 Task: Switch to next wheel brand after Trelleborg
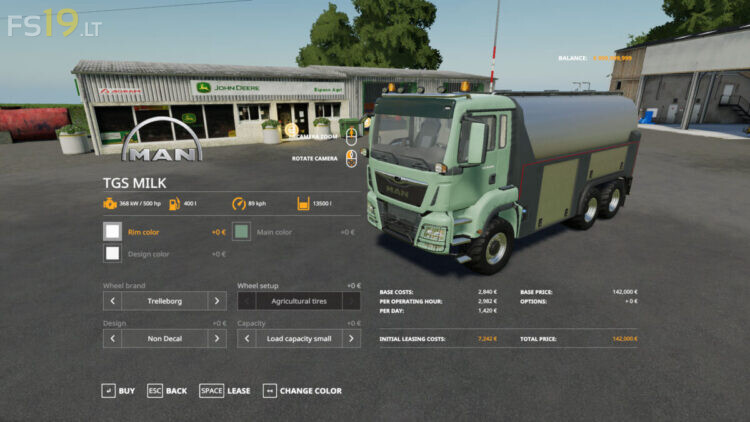(x=217, y=301)
